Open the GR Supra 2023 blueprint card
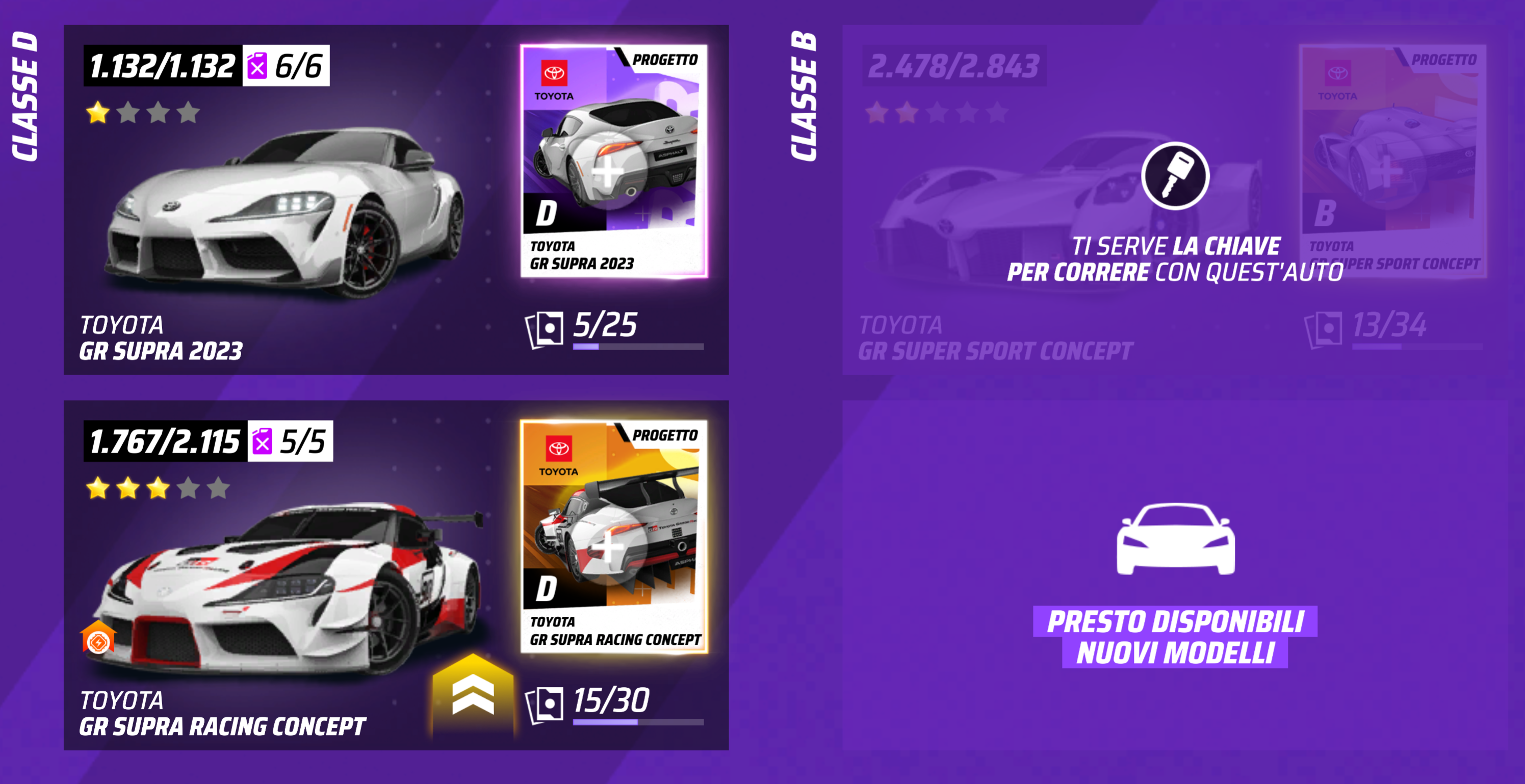Screen dimensions: 1525x784 point(613,161)
